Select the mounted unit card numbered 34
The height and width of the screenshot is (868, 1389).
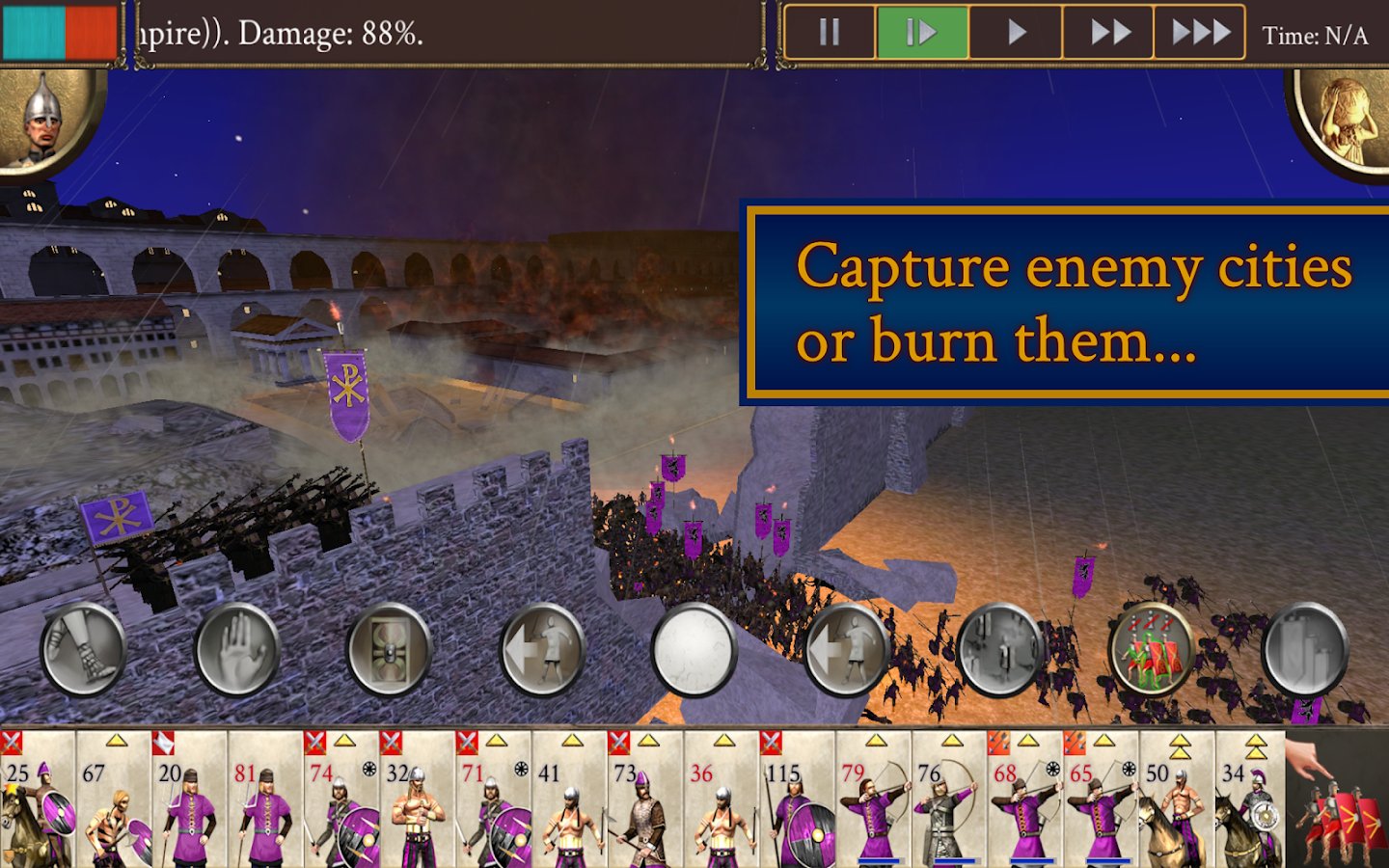(1249, 800)
